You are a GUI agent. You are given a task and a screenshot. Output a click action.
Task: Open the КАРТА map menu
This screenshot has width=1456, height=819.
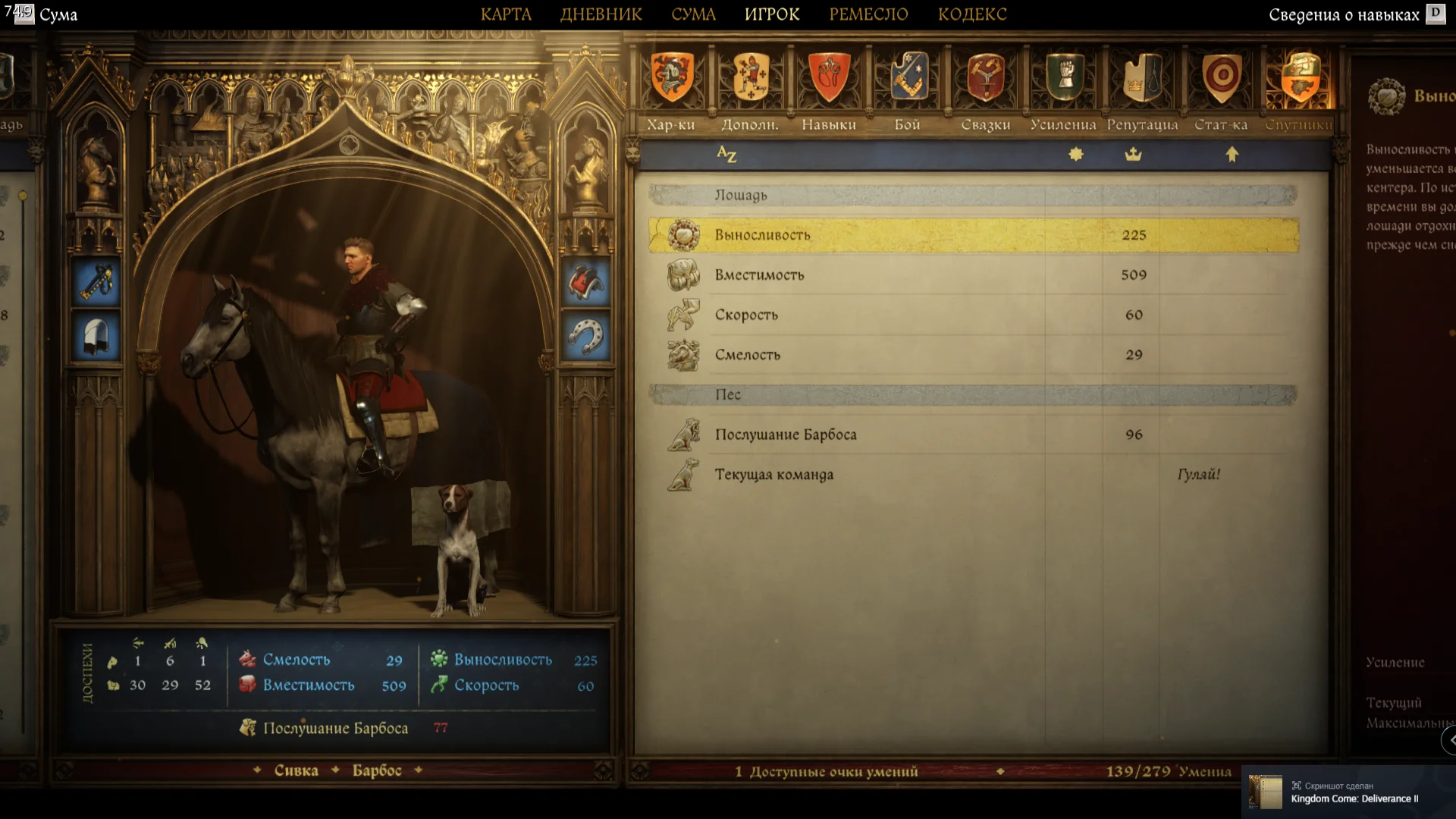click(x=506, y=14)
